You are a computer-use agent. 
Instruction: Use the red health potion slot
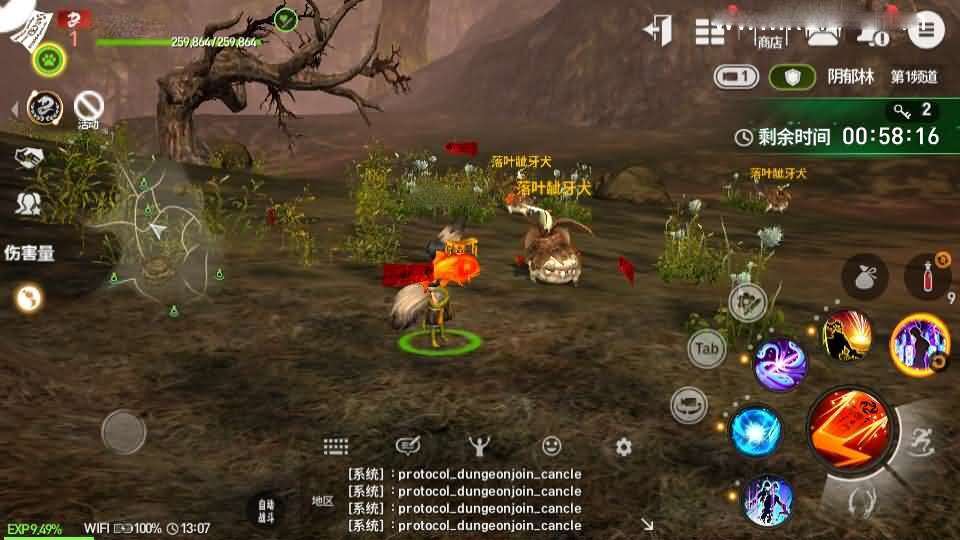pyautogui.click(x=926, y=277)
